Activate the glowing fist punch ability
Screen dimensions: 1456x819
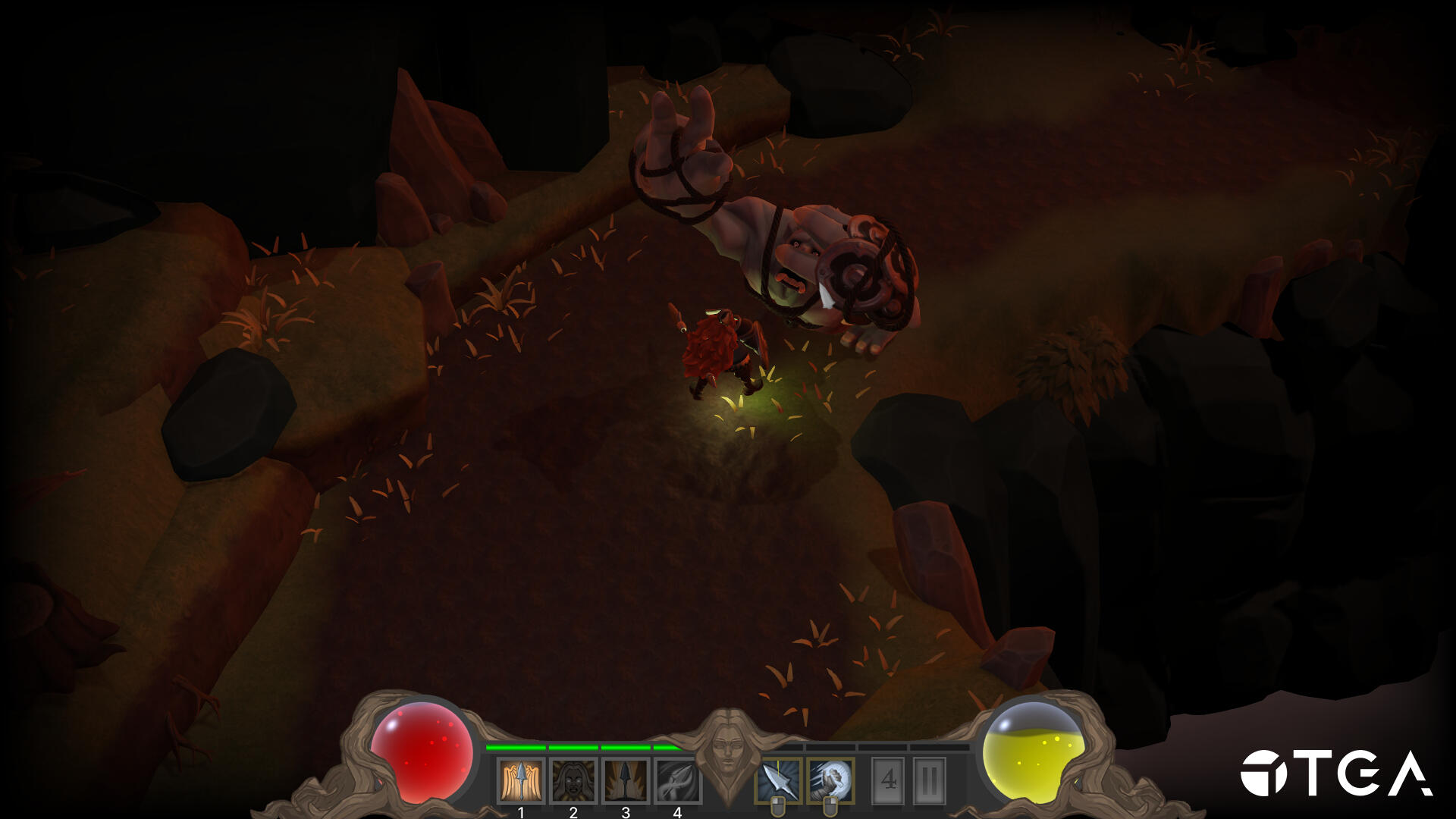831,780
